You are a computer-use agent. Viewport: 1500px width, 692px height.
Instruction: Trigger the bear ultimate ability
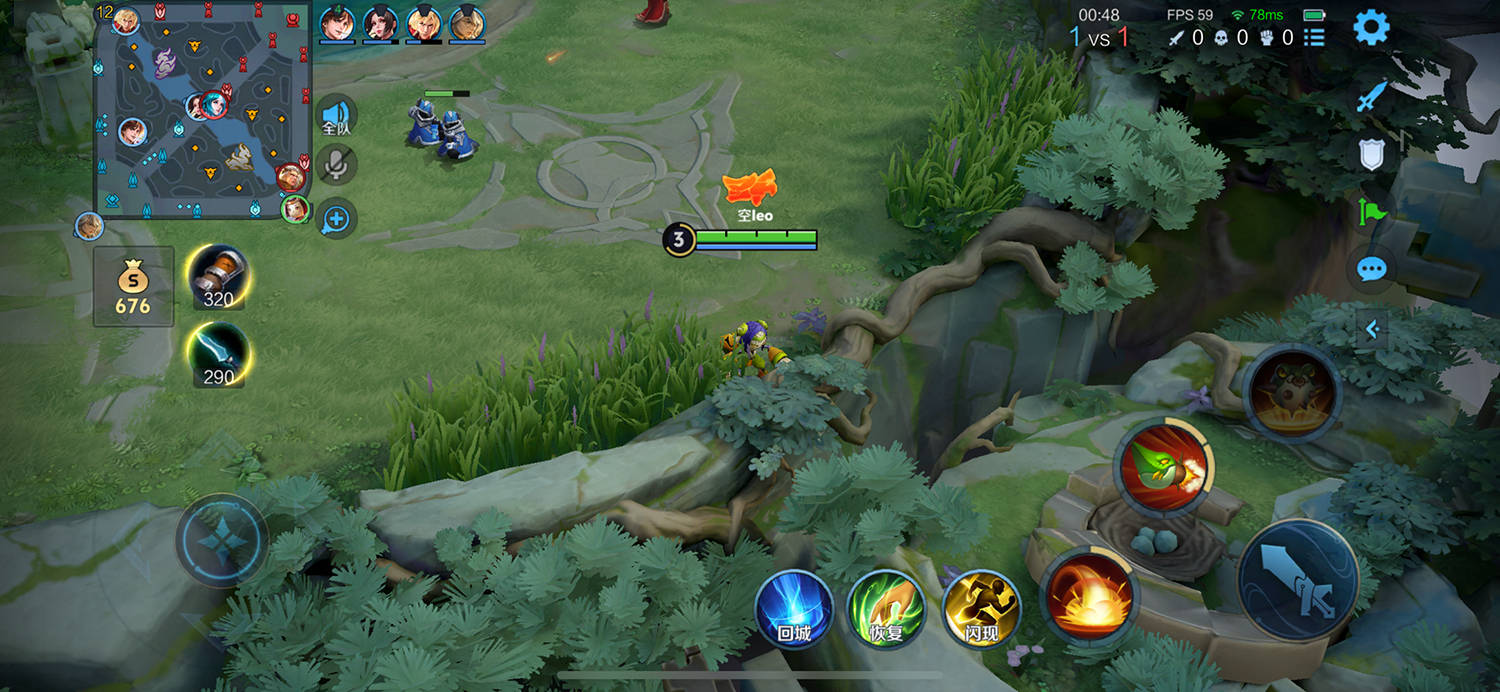[1291, 392]
